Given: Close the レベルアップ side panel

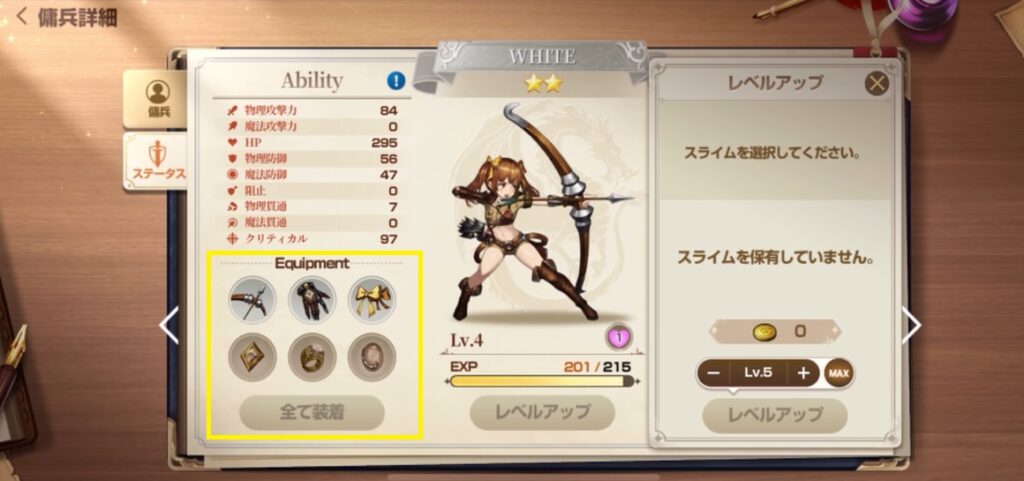Looking at the screenshot, I should point(877,84).
